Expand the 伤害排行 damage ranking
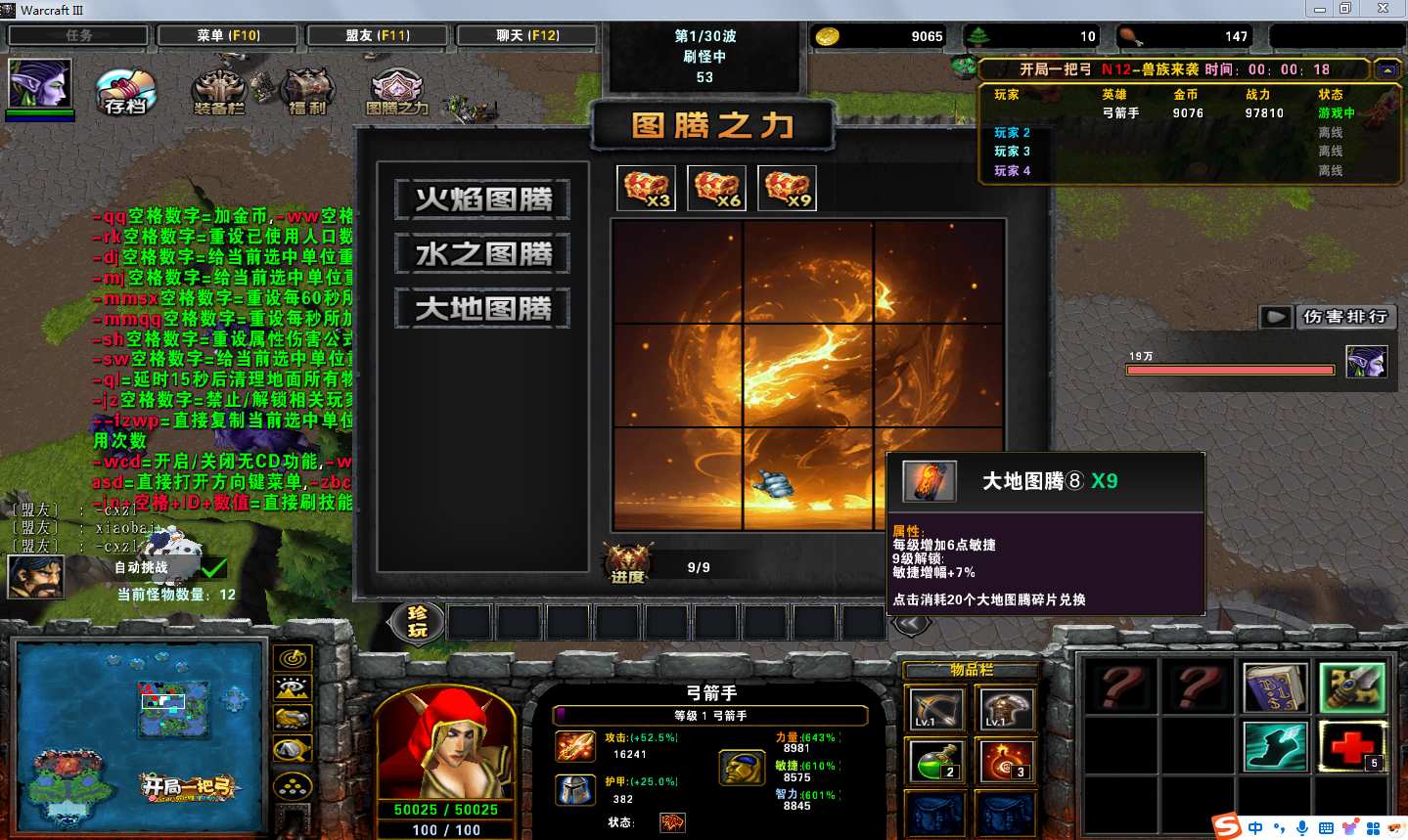 pyautogui.click(x=1275, y=317)
